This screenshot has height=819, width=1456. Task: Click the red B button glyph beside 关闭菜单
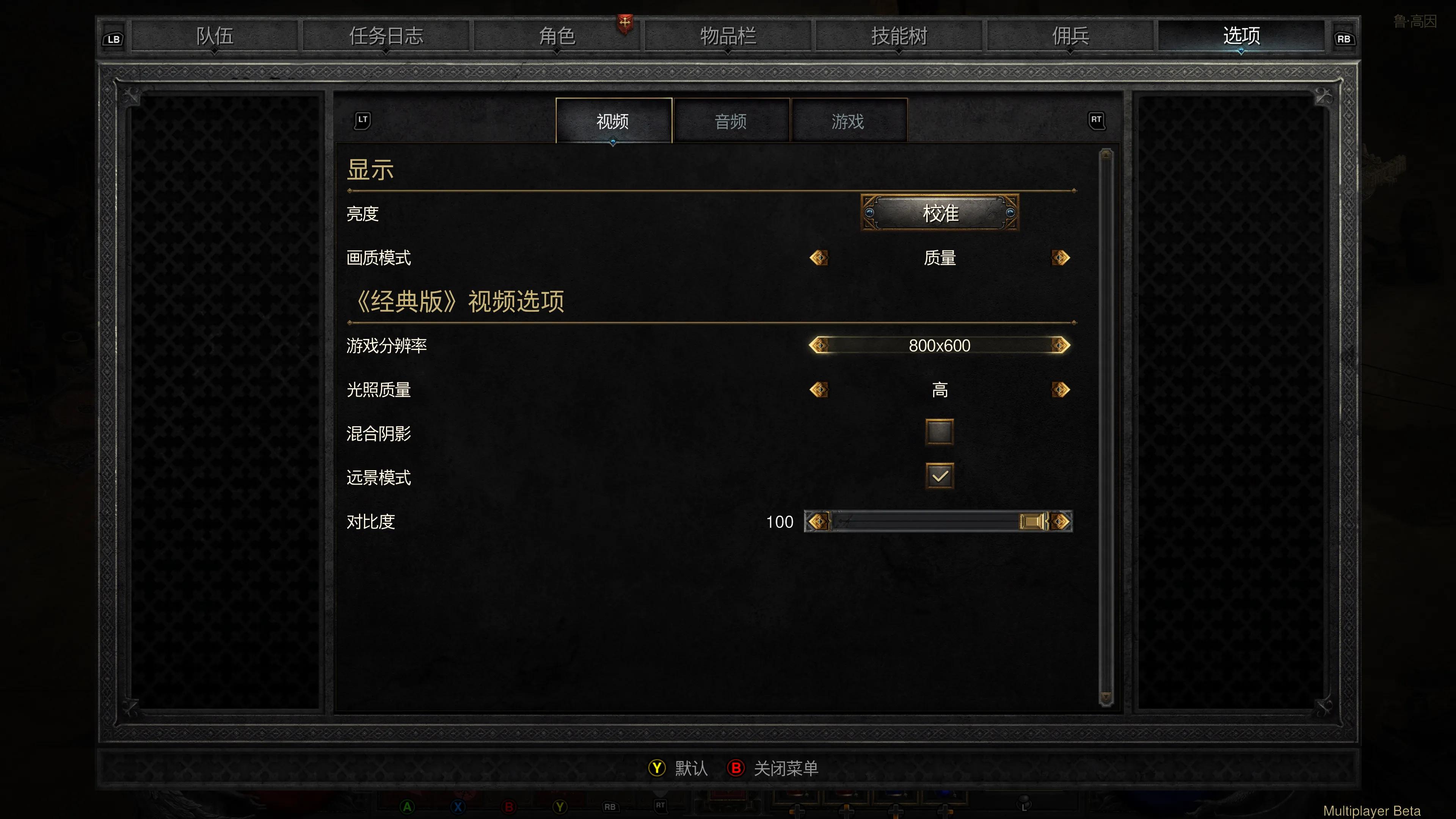[735, 768]
